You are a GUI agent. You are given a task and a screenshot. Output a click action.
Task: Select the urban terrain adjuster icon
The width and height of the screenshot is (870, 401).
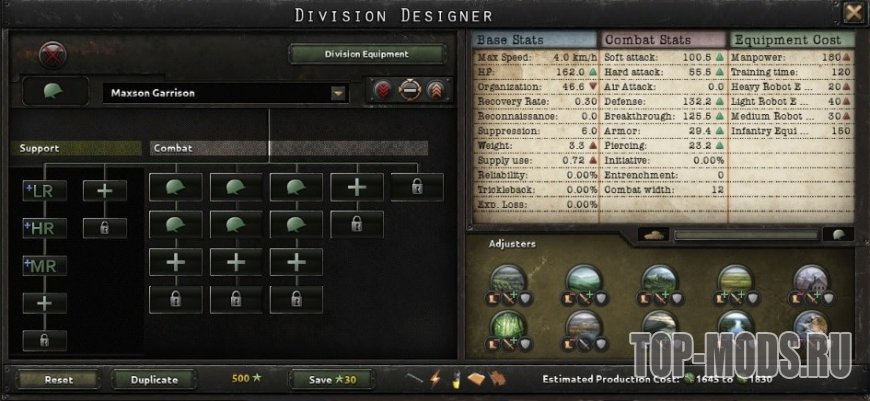click(811, 282)
